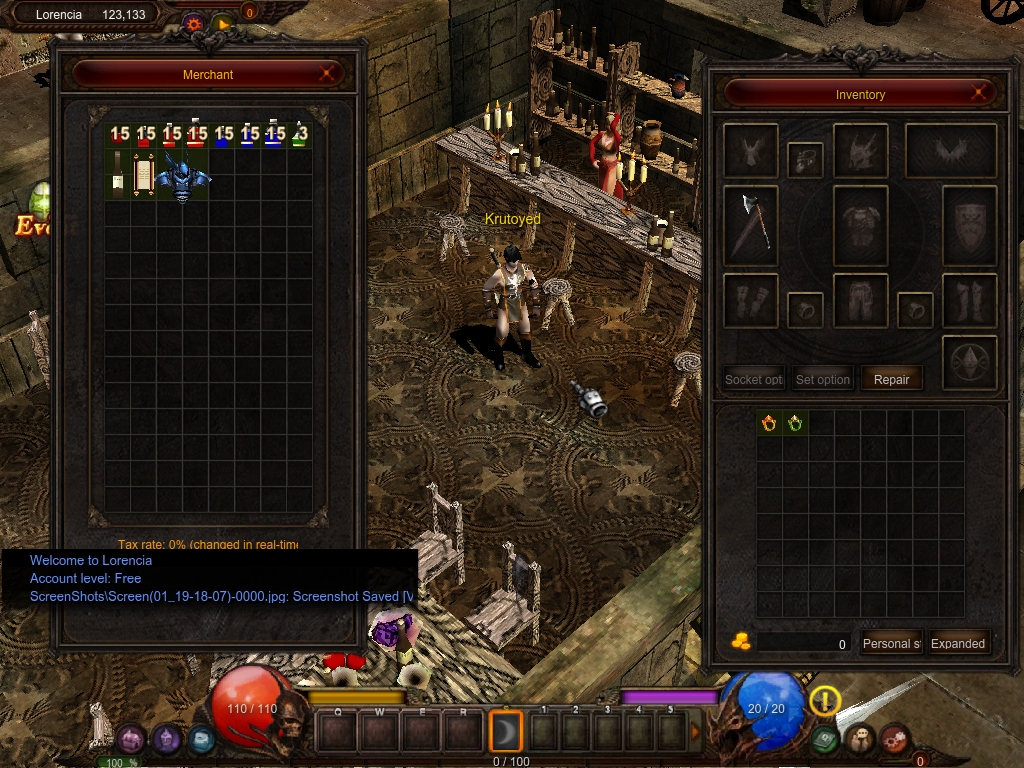
Task: Click the orange play arrow icon at top
Action: [223, 23]
